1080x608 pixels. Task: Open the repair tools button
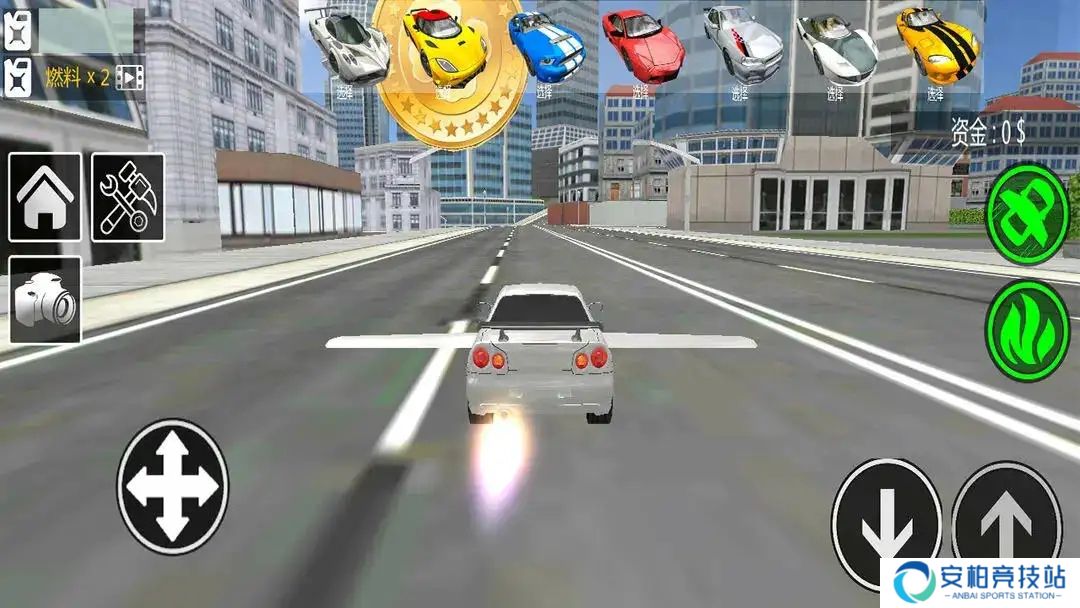(128, 197)
